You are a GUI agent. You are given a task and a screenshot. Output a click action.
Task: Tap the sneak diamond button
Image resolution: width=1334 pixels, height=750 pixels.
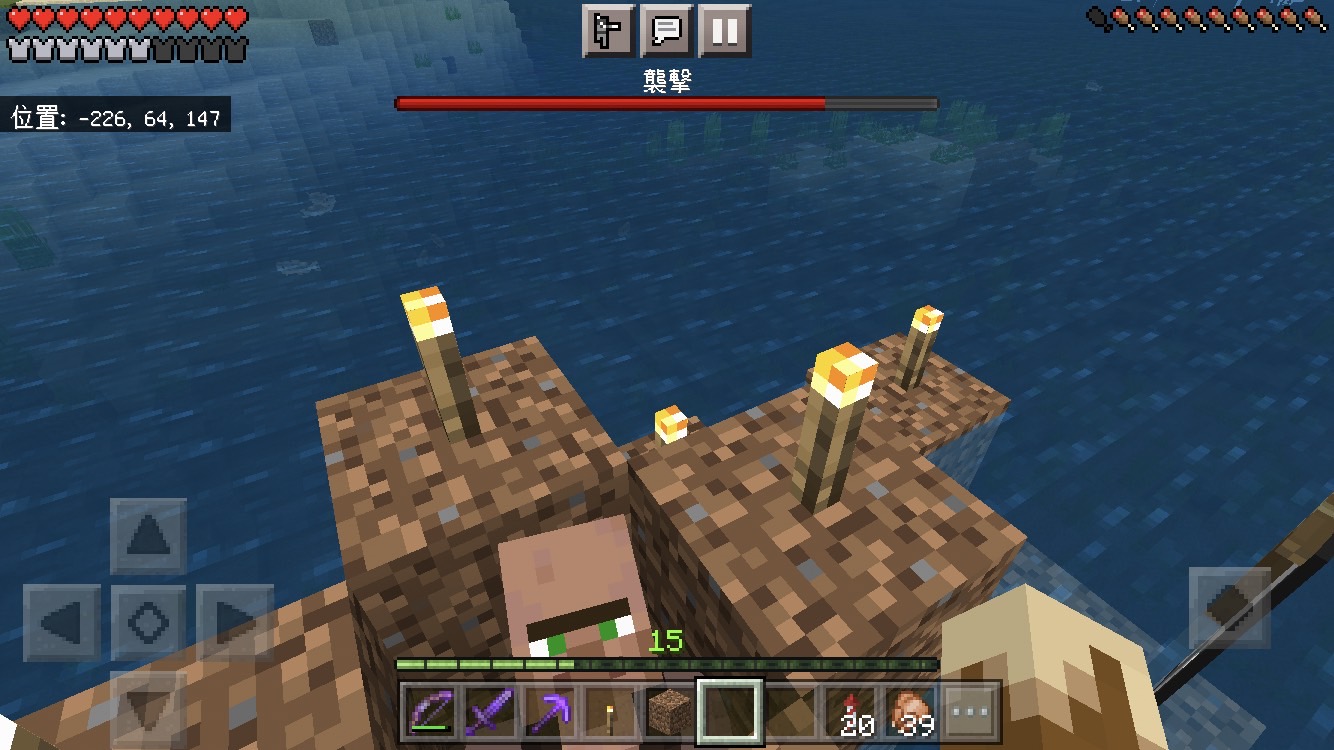coord(1229,607)
